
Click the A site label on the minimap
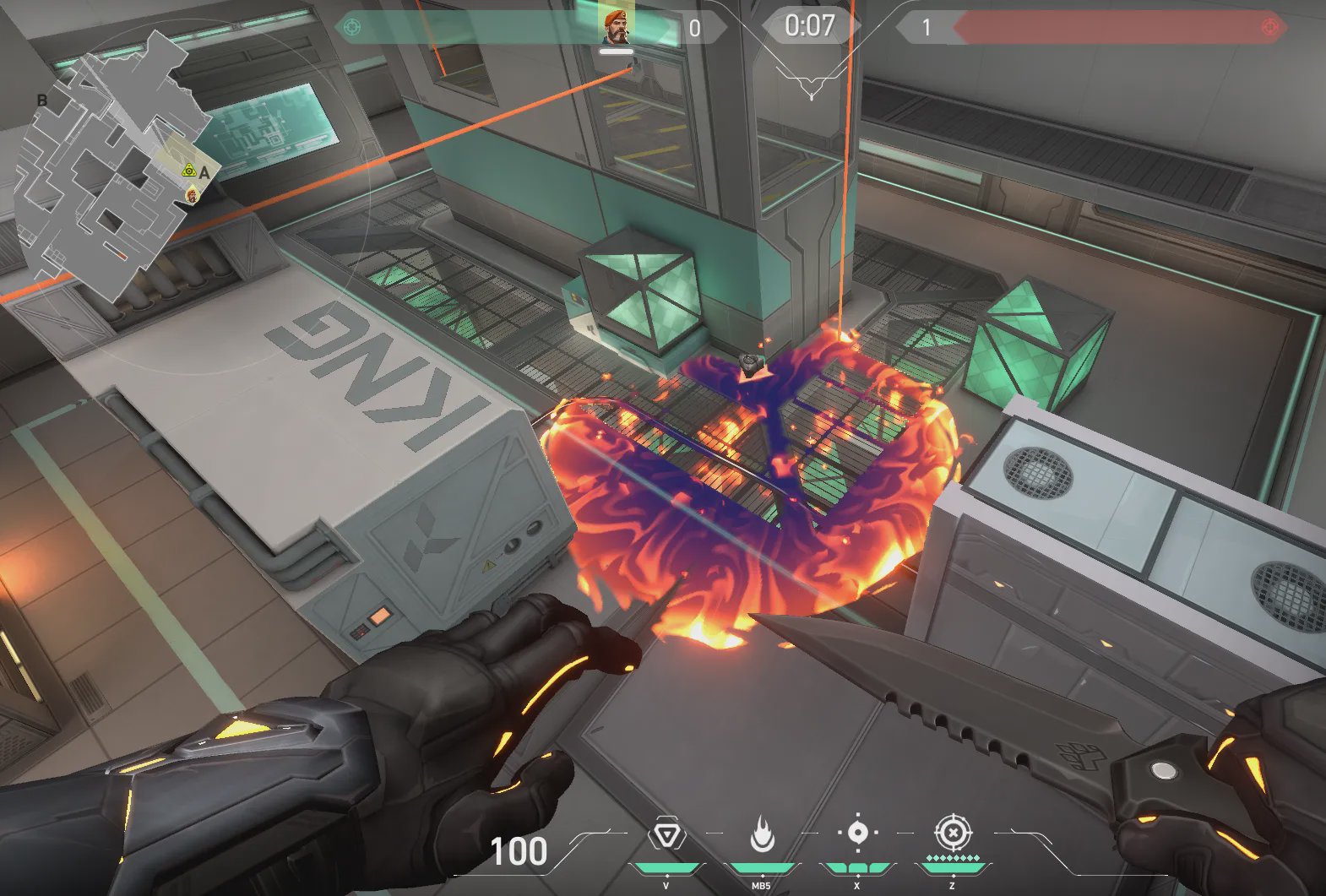(204, 174)
